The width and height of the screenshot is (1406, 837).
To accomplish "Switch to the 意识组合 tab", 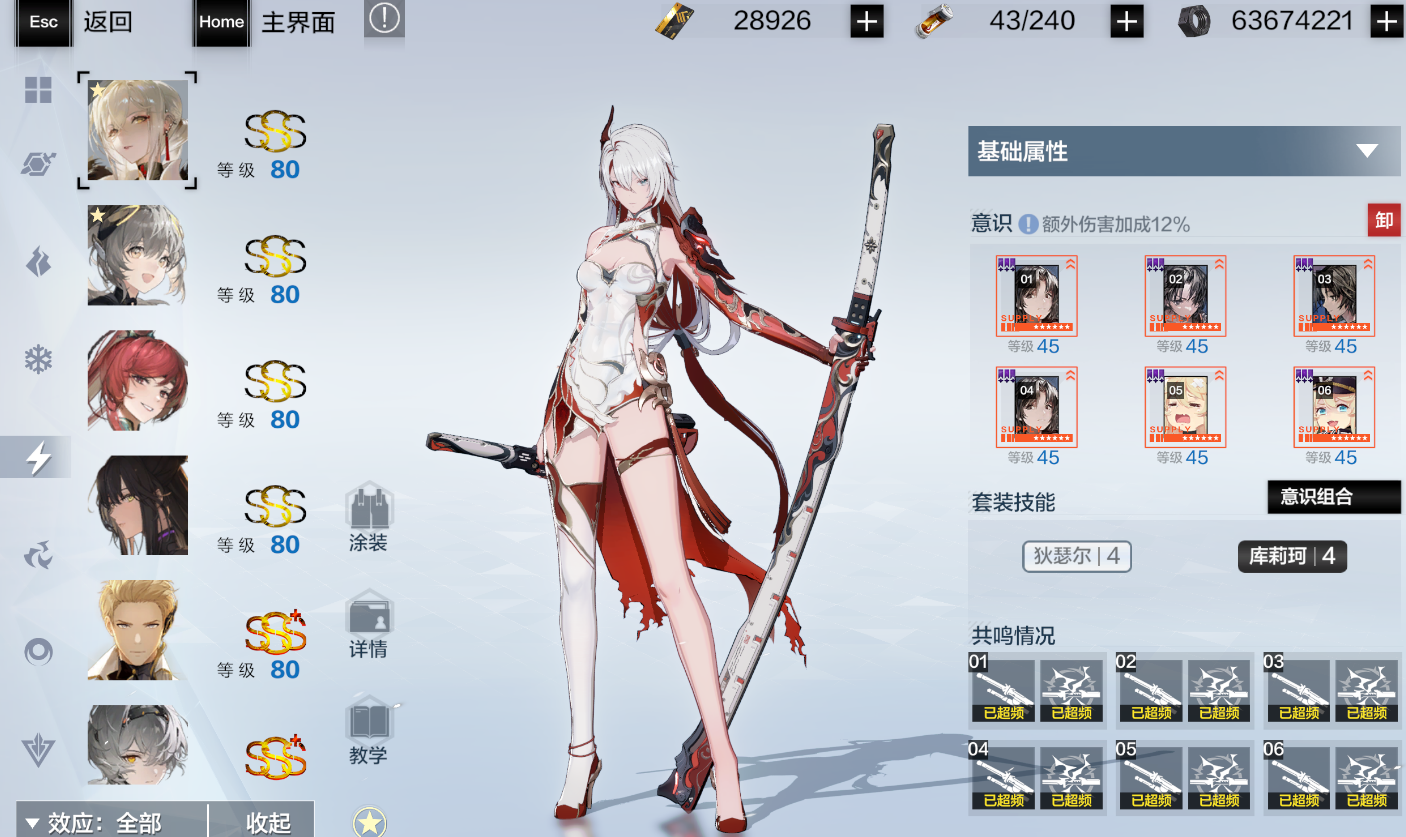I will [1333, 496].
